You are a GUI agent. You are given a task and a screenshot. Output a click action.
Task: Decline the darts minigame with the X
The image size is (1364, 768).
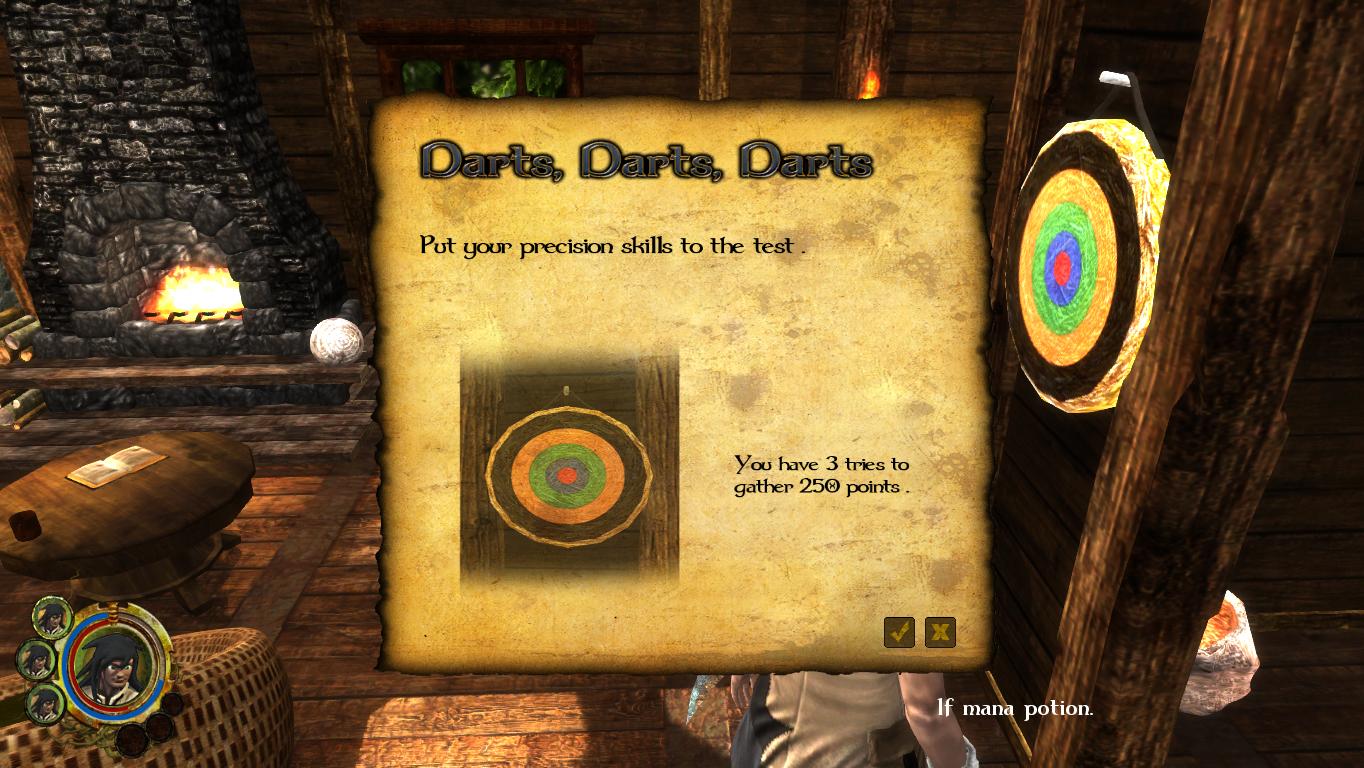click(940, 632)
